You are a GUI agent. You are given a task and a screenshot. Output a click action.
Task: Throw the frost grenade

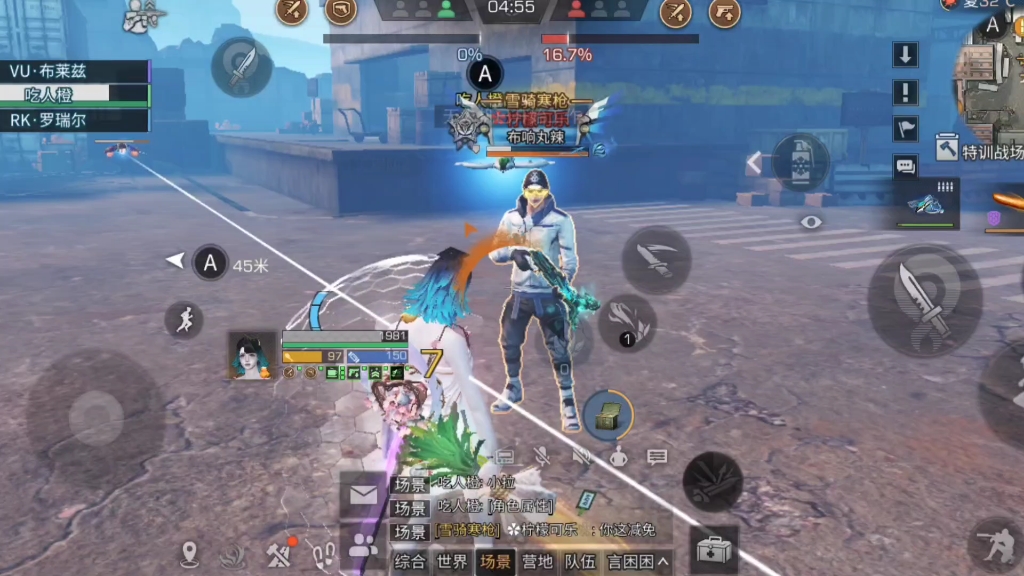801,162
